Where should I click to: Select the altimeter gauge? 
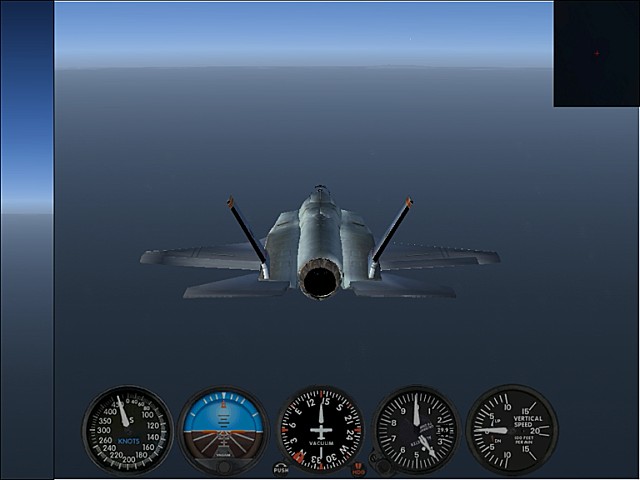416,430
